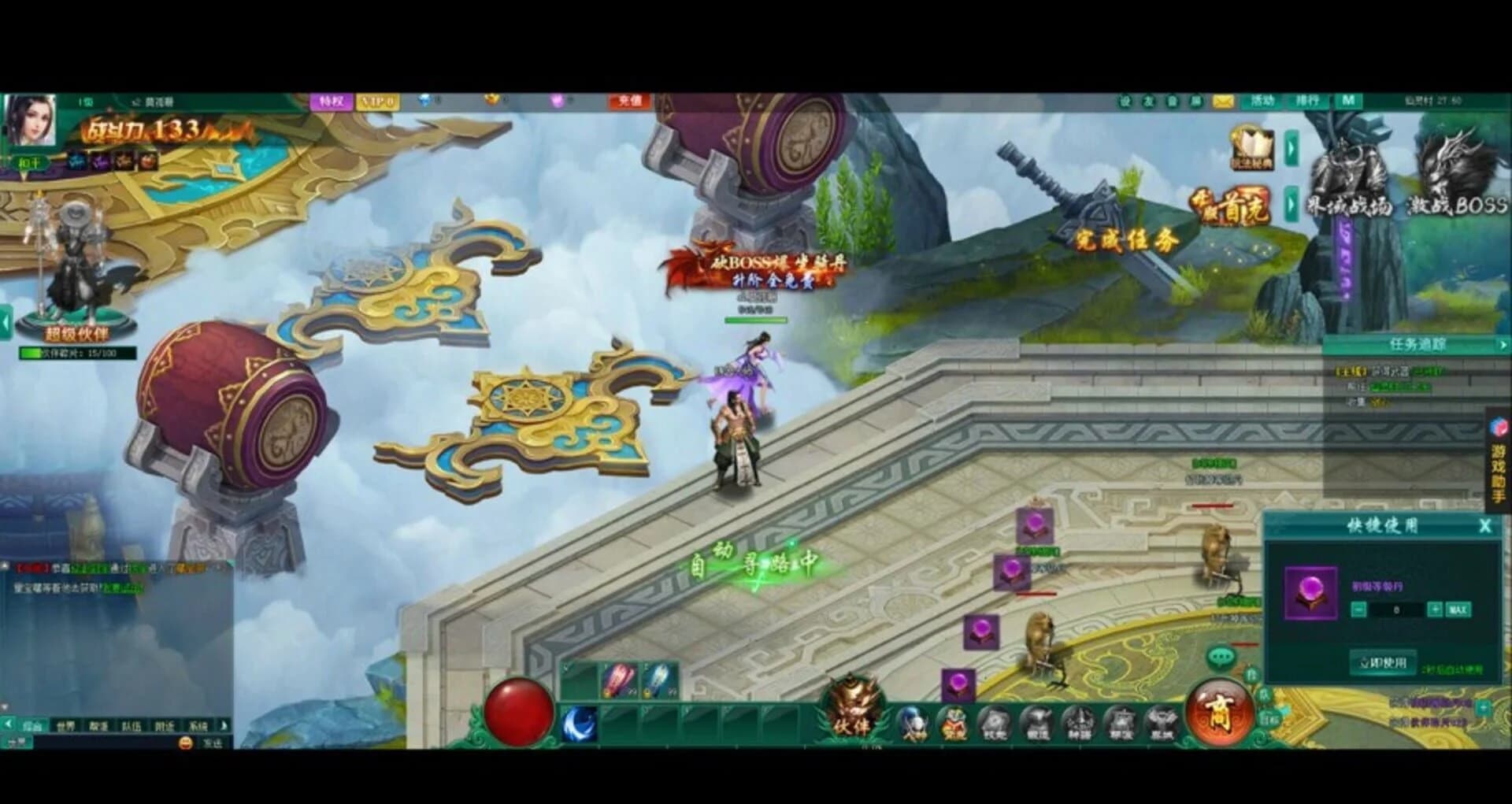
Task: Switch to the 系统 chat tab
Action: coord(199,725)
